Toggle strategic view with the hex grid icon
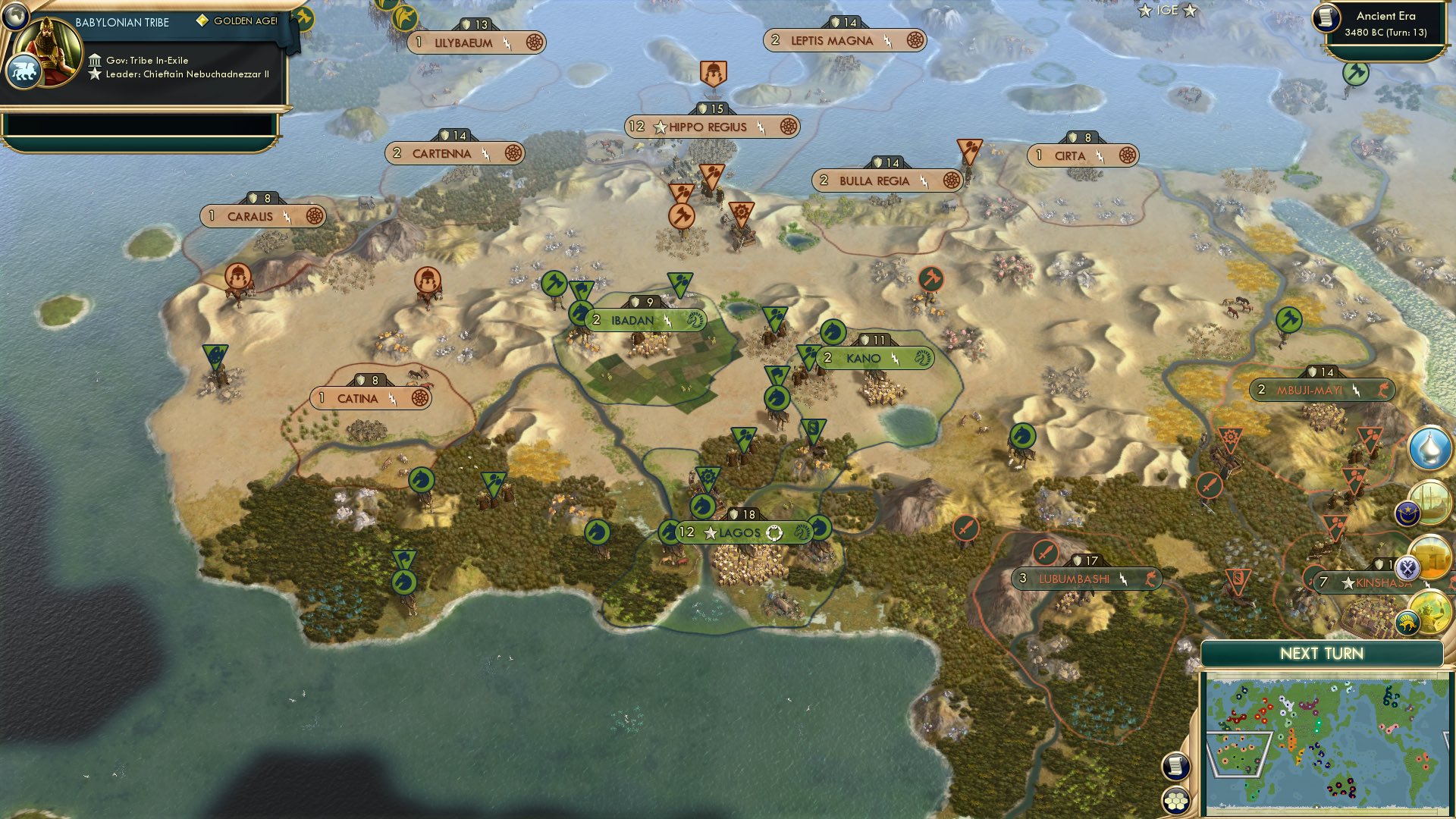1456x819 pixels. (x=1177, y=801)
